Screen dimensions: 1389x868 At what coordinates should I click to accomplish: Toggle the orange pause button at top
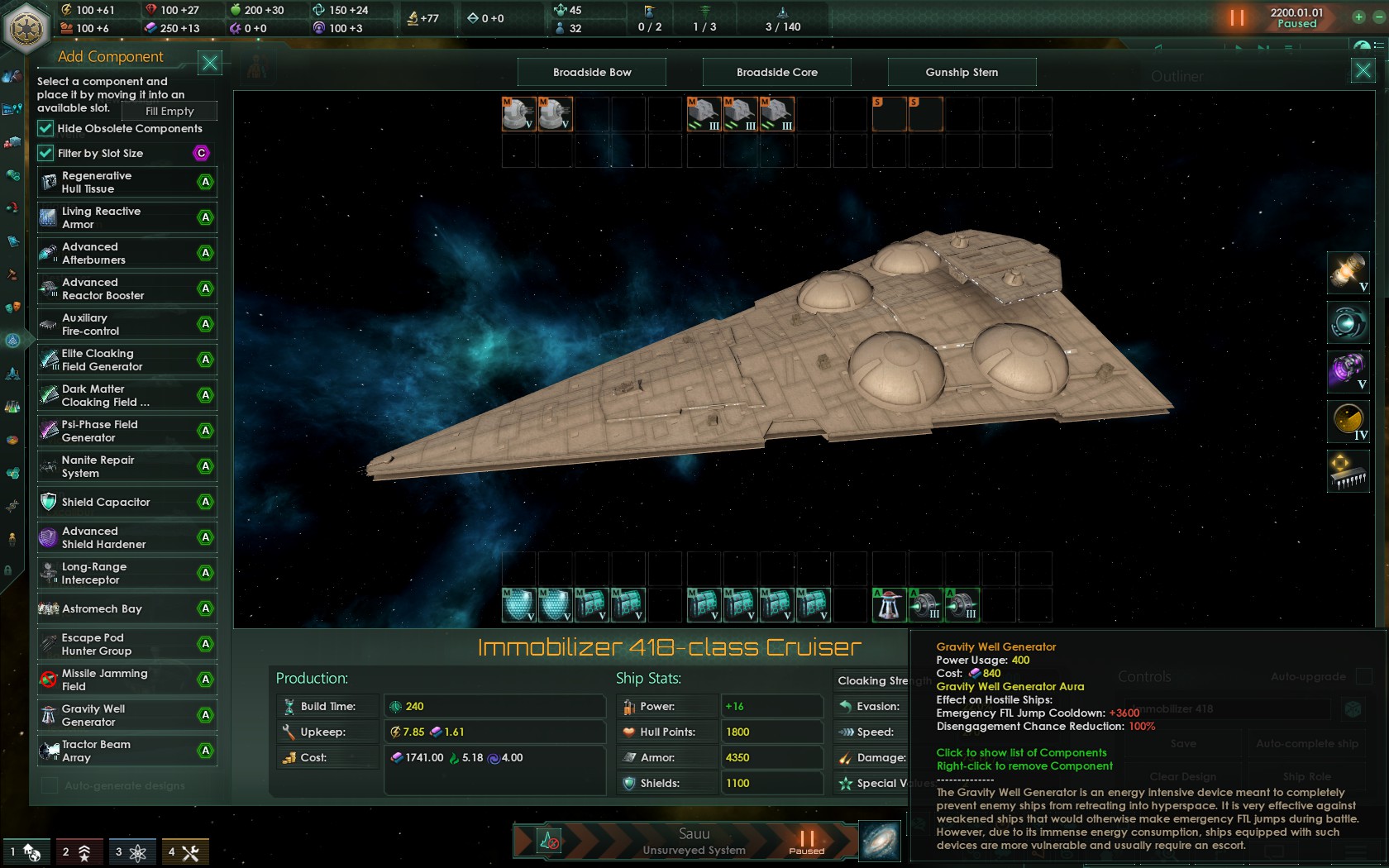(1237, 17)
